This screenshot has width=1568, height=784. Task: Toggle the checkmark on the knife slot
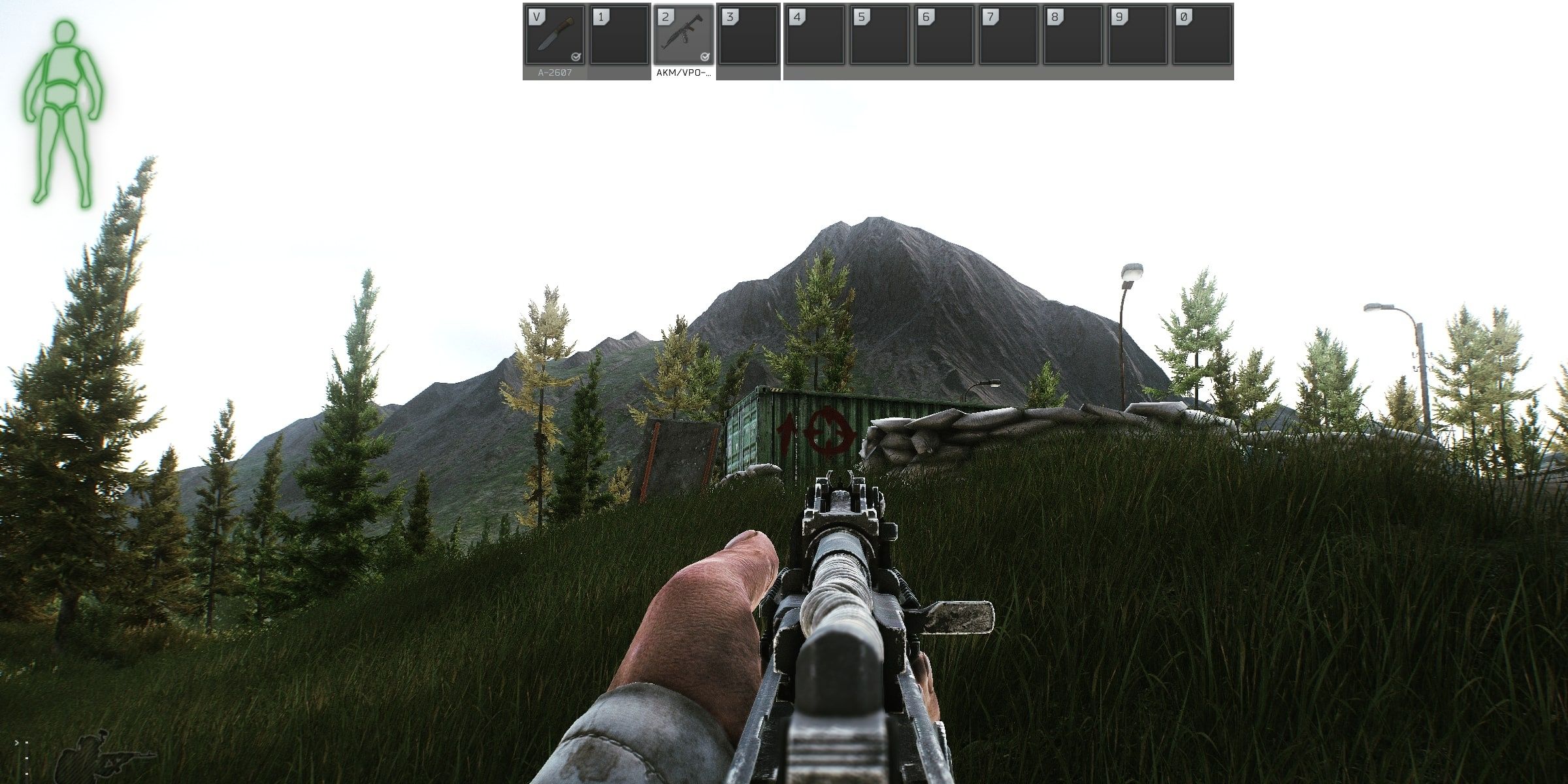coord(575,57)
